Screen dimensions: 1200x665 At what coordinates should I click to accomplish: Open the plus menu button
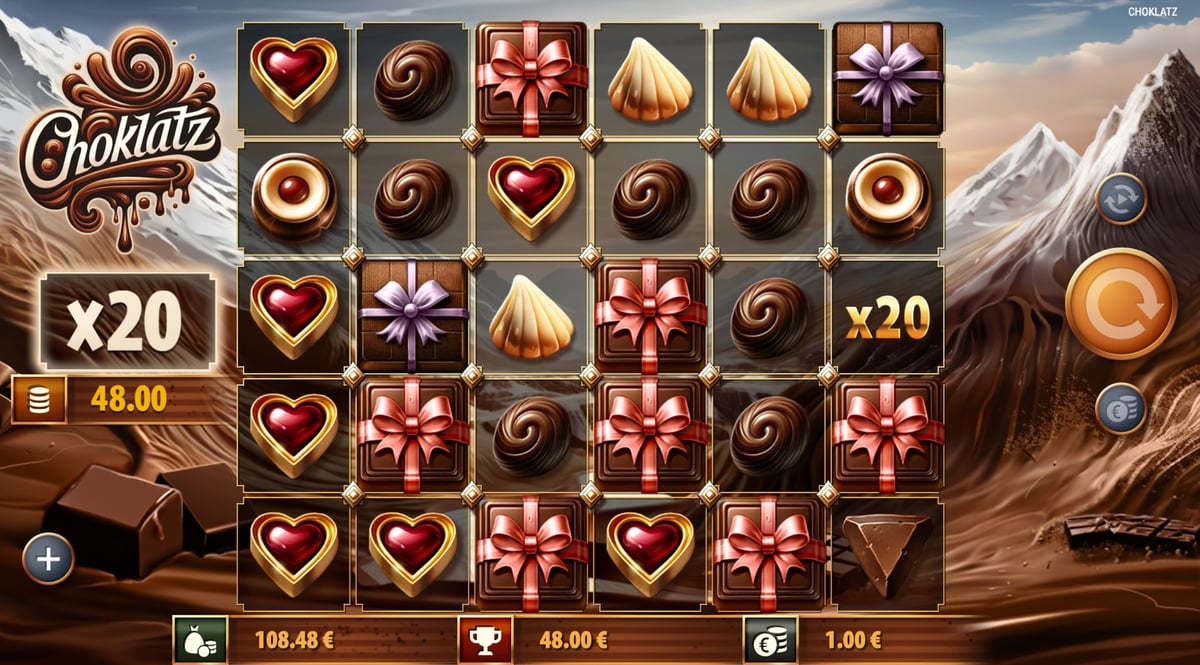click(48, 558)
